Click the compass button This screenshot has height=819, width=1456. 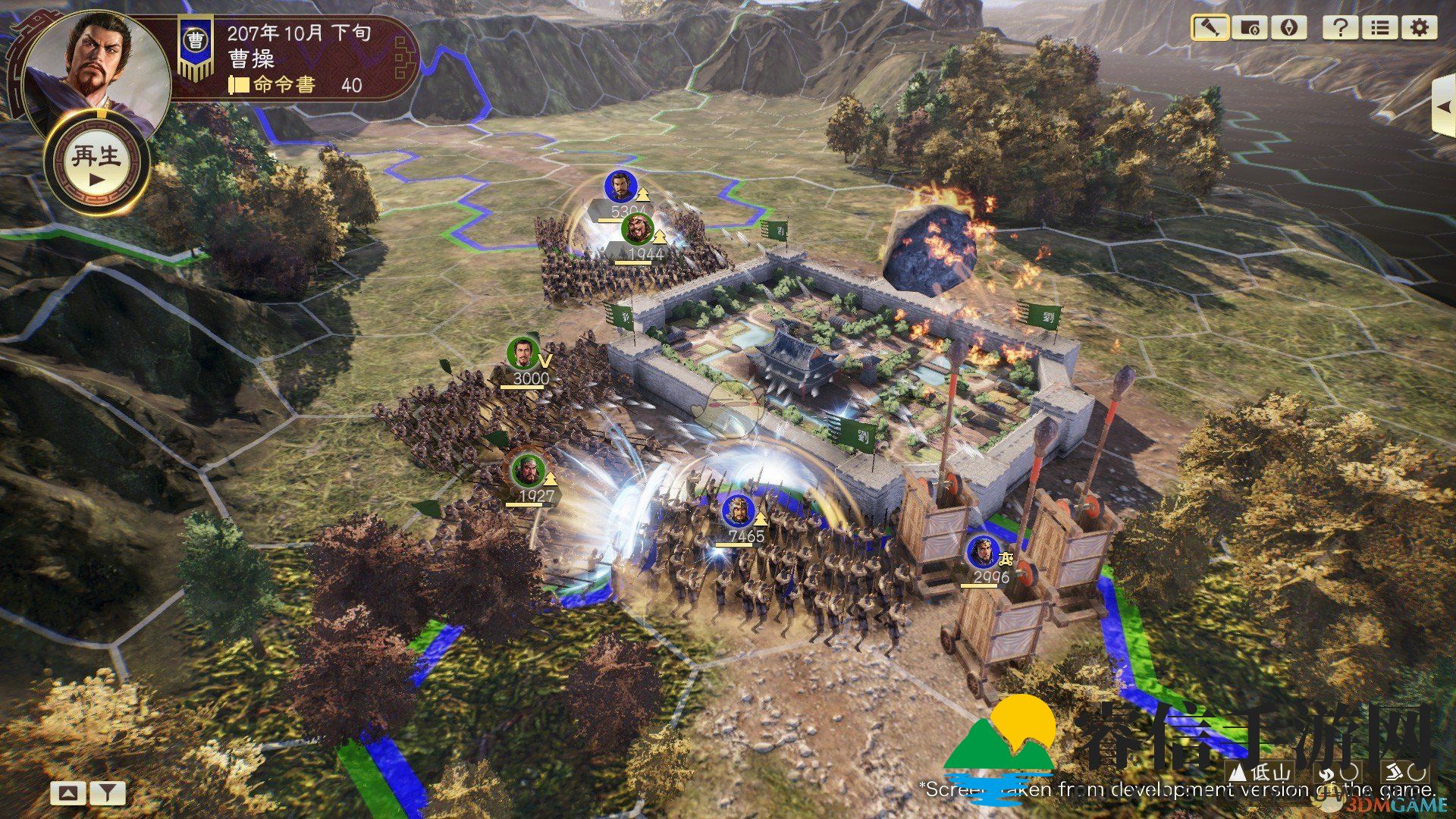pos(1288,28)
